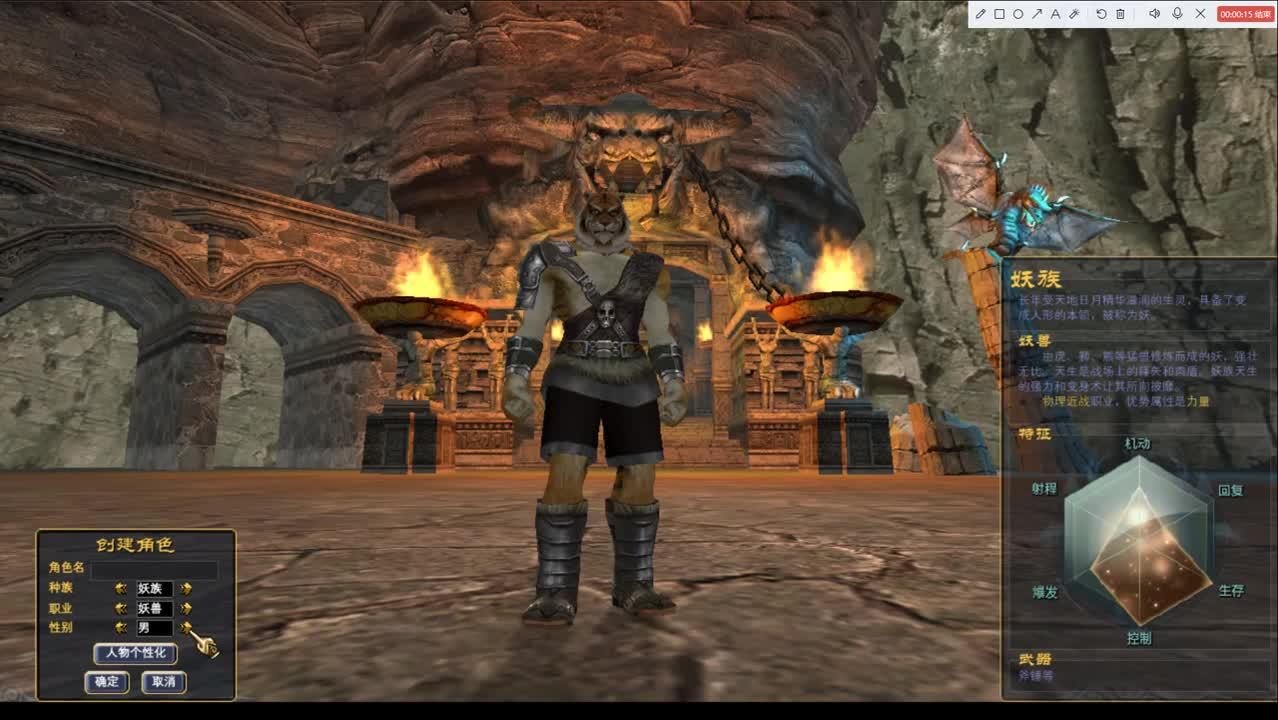Viewport: 1278px width, 720px height.
Task: Switch to previous class using 职业 left arrow
Action: [x=121, y=608]
